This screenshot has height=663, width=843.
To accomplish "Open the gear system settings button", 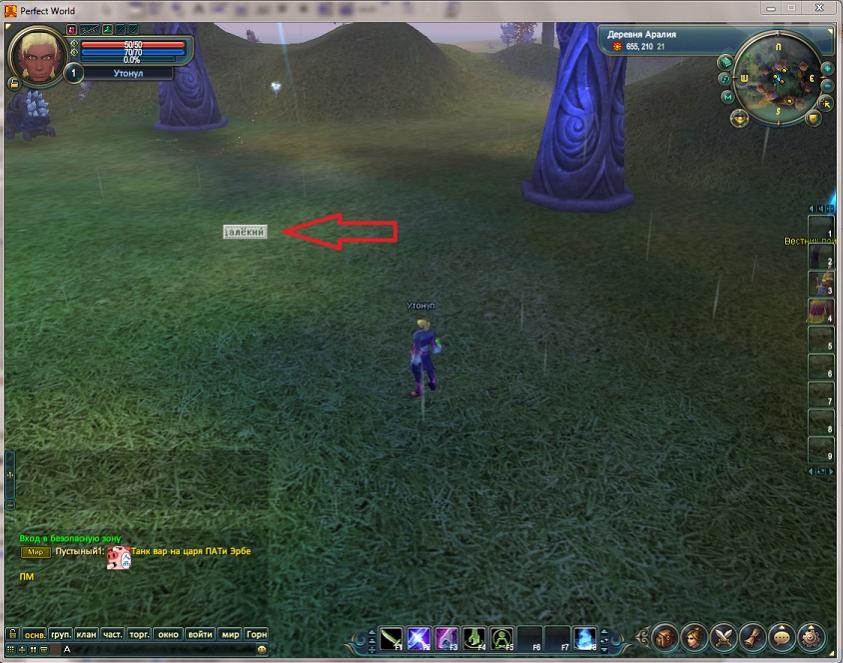I will (x=811, y=636).
